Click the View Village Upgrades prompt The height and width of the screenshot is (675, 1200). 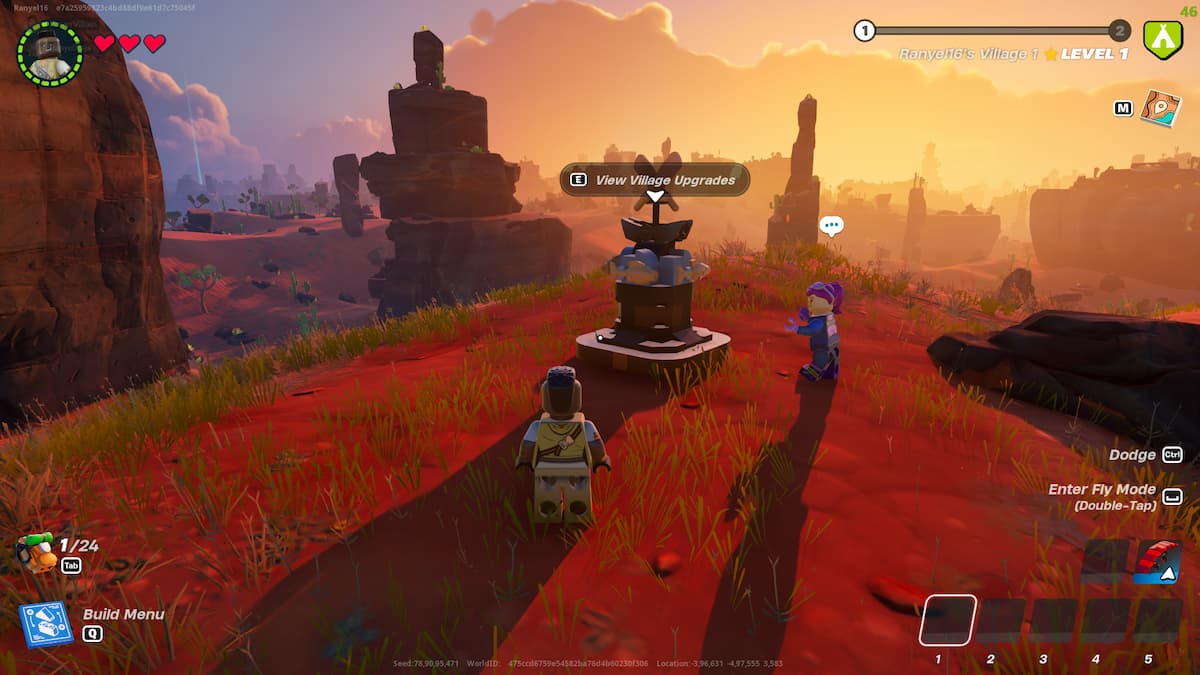pyautogui.click(x=655, y=180)
